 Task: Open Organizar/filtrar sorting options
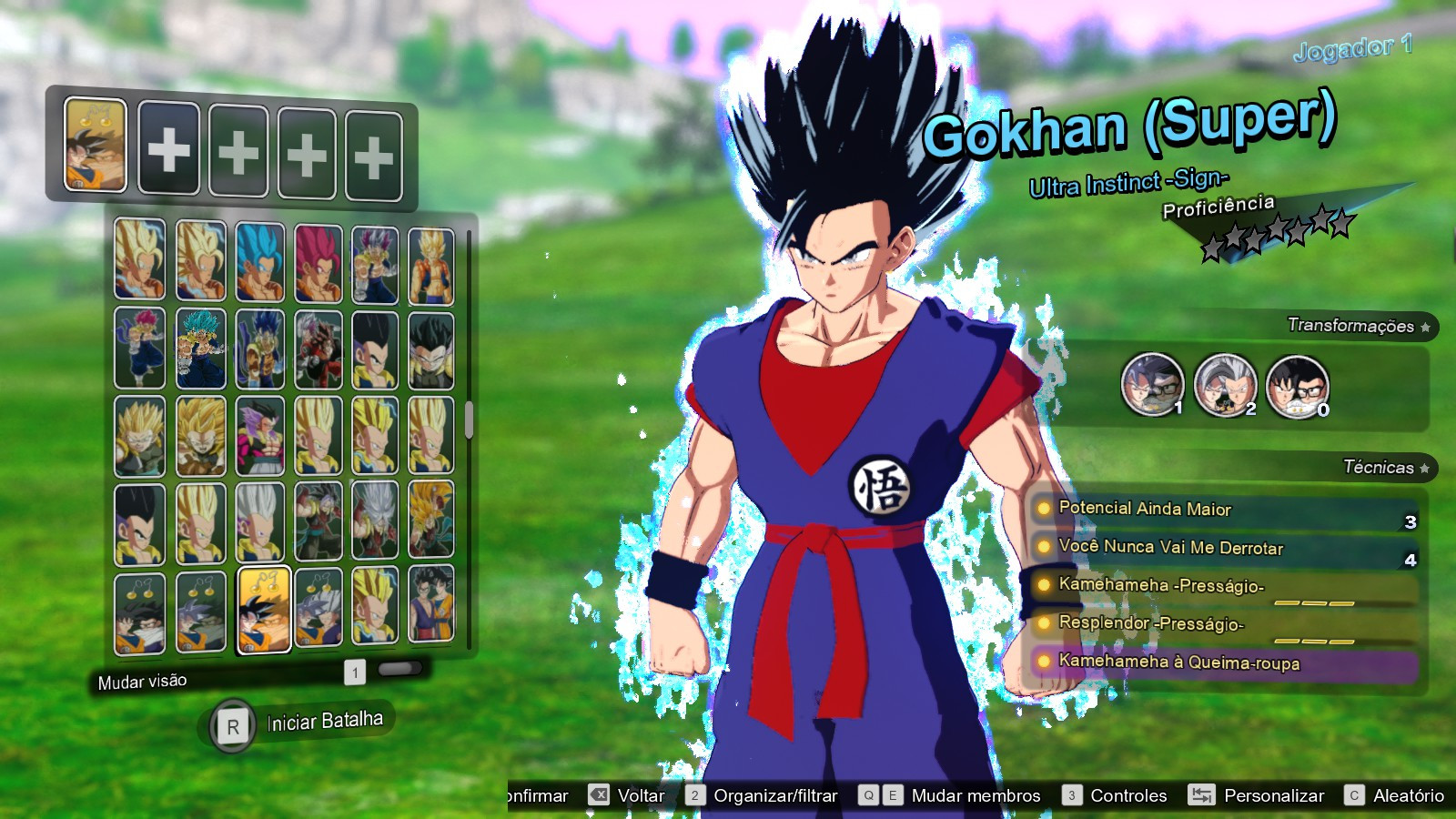[x=775, y=795]
